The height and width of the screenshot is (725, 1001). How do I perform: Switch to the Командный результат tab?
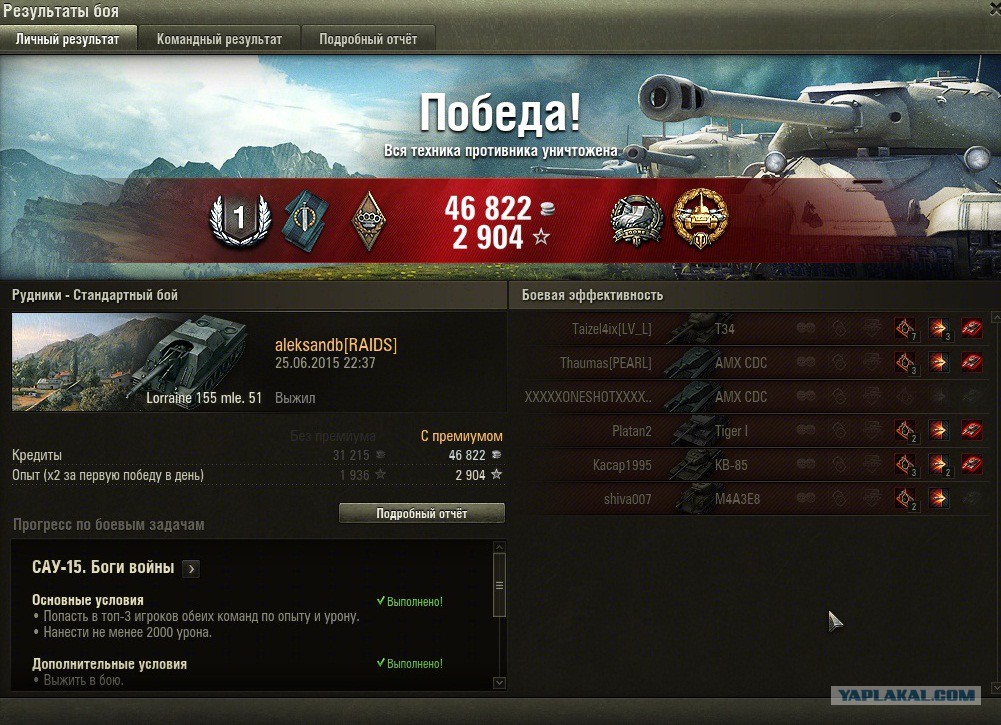(x=219, y=39)
